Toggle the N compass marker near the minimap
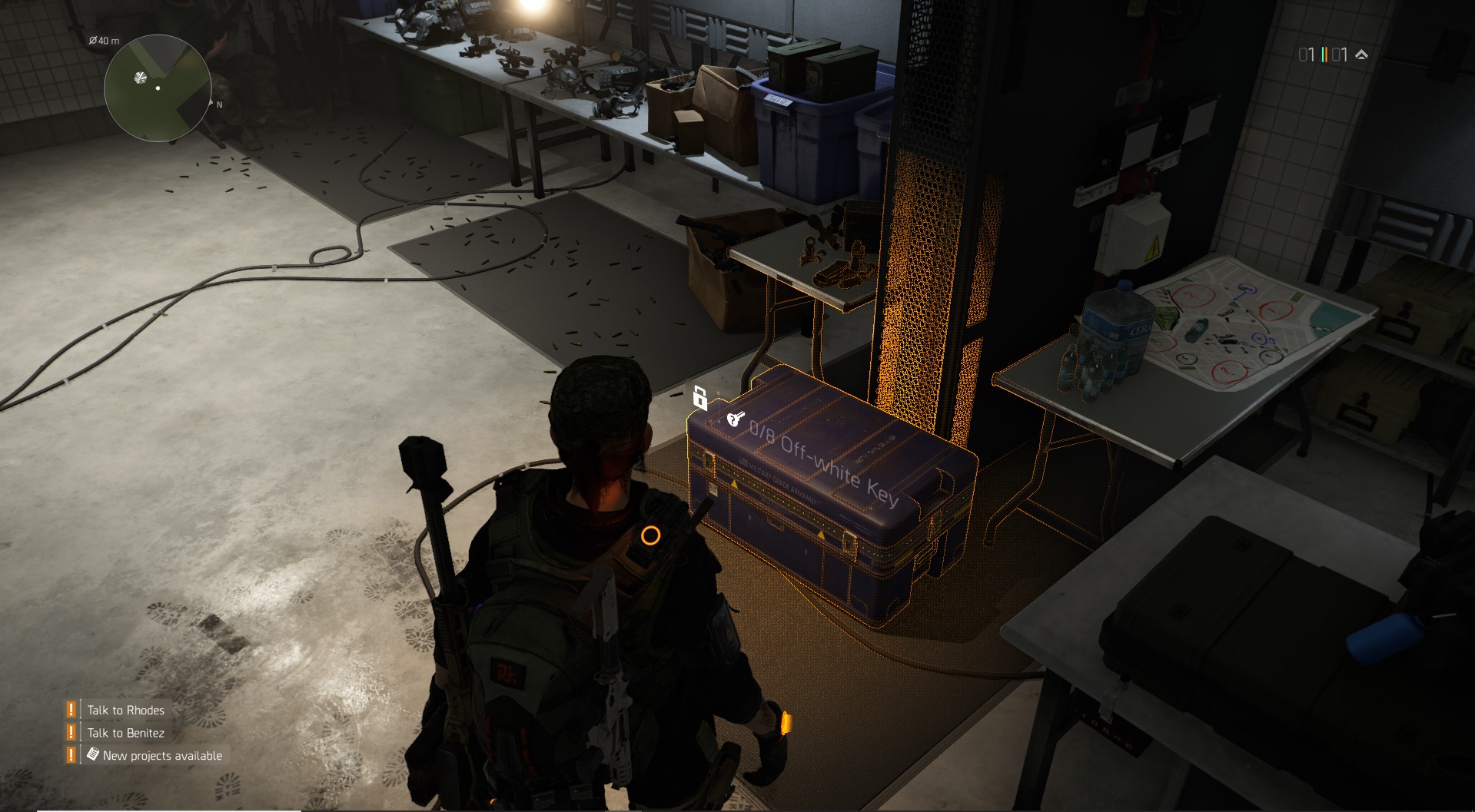This screenshot has height=812, width=1475. coord(218,104)
